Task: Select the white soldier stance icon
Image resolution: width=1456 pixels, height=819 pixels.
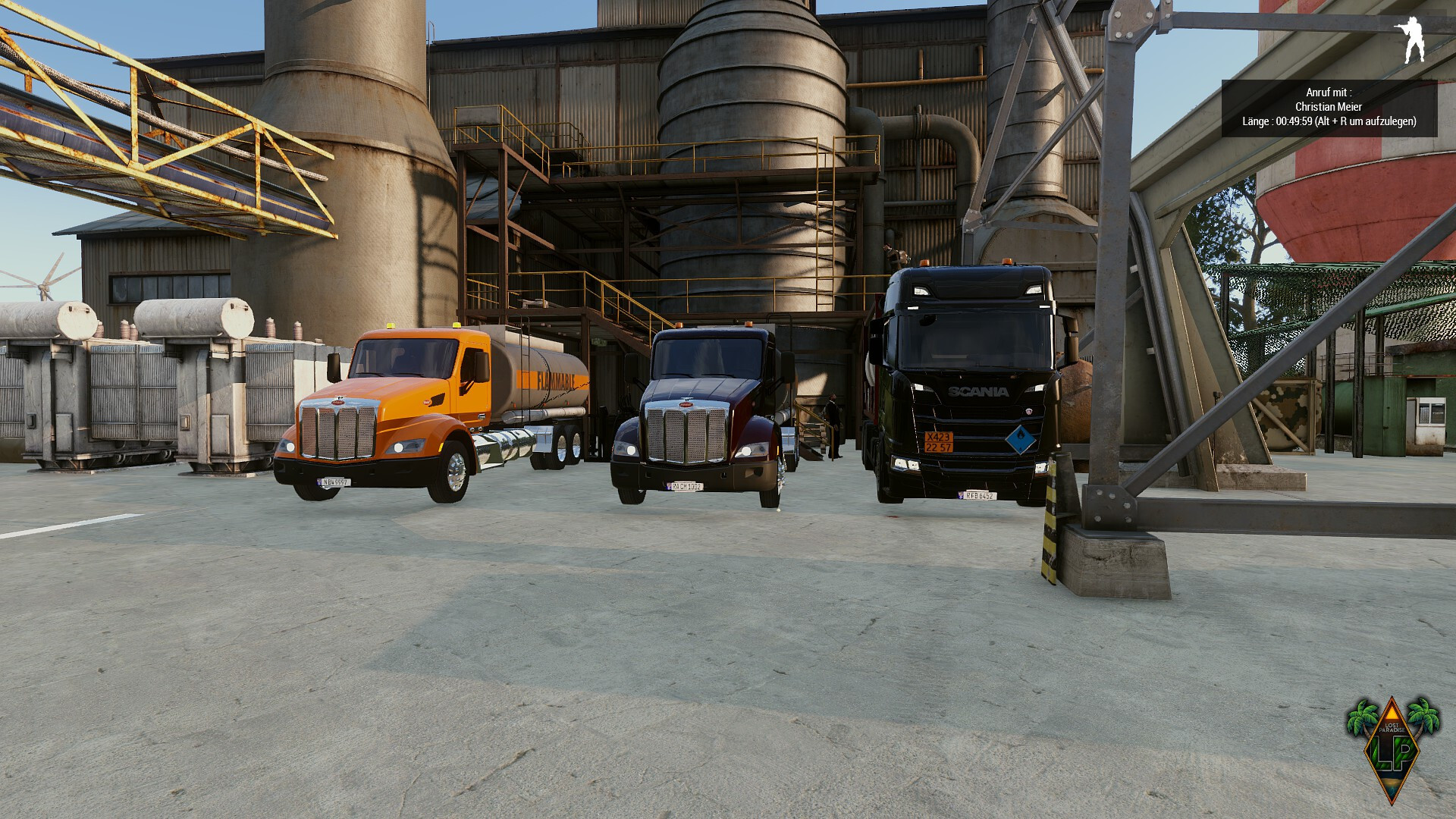Action: click(x=1410, y=39)
